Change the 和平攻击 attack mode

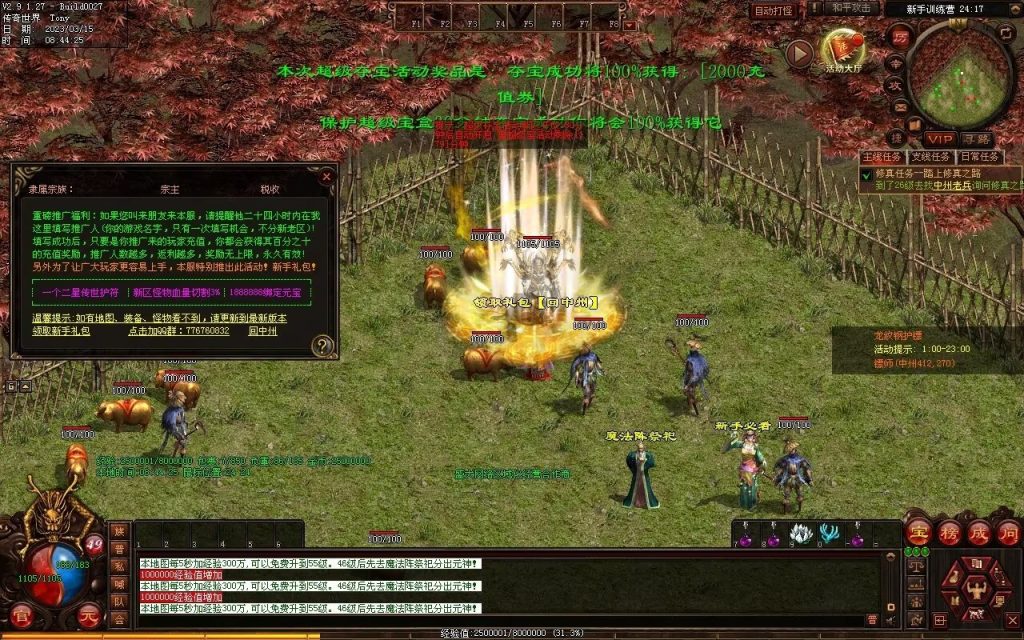click(x=853, y=8)
